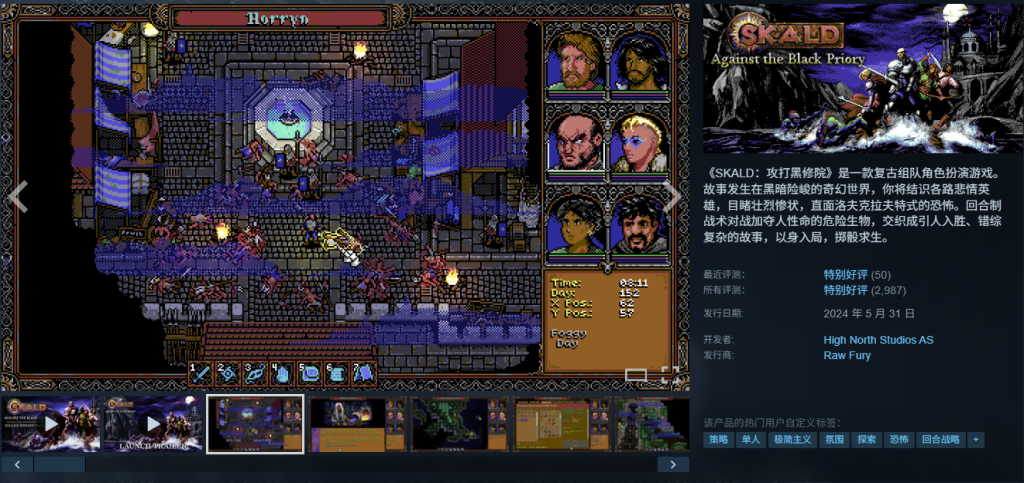The height and width of the screenshot is (483, 1024).
Task: Pick the blonde mohawk character with blue face paint
Action: (x=639, y=143)
